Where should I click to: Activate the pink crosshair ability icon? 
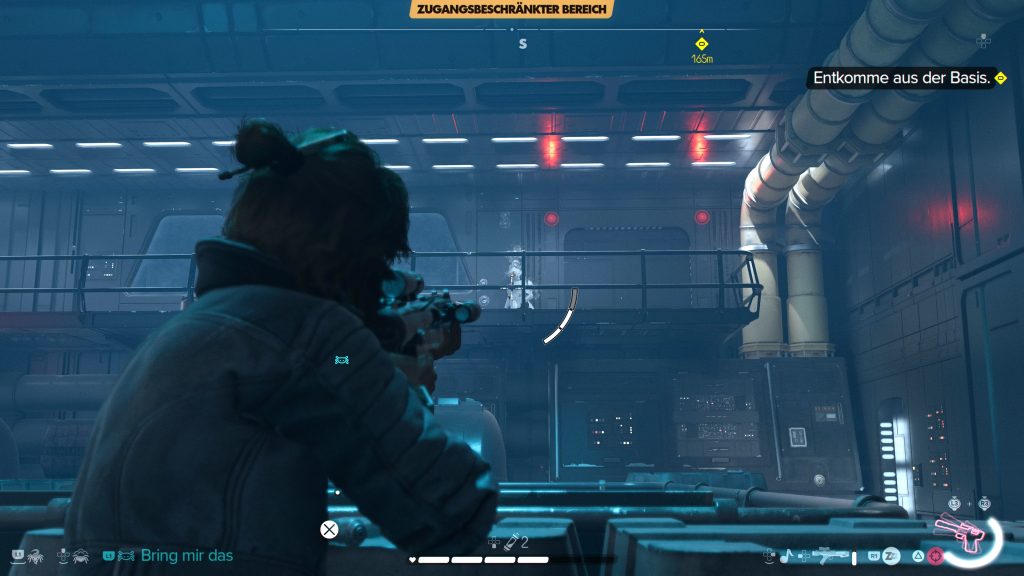coord(936,555)
